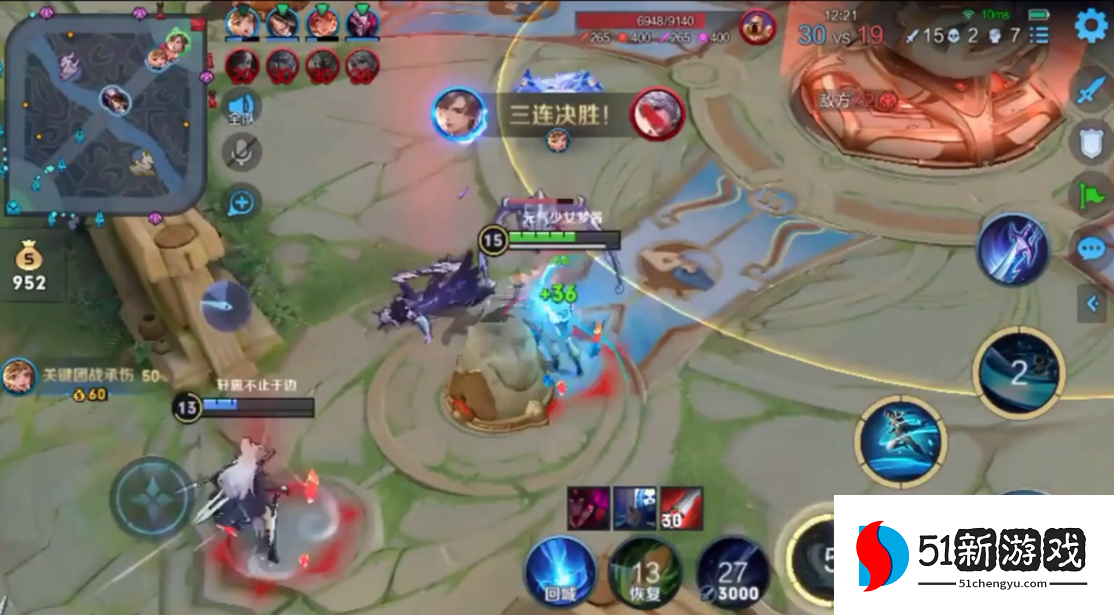Cast the second skill showing cooldown 2
1114x615 pixels.
coord(1018,372)
